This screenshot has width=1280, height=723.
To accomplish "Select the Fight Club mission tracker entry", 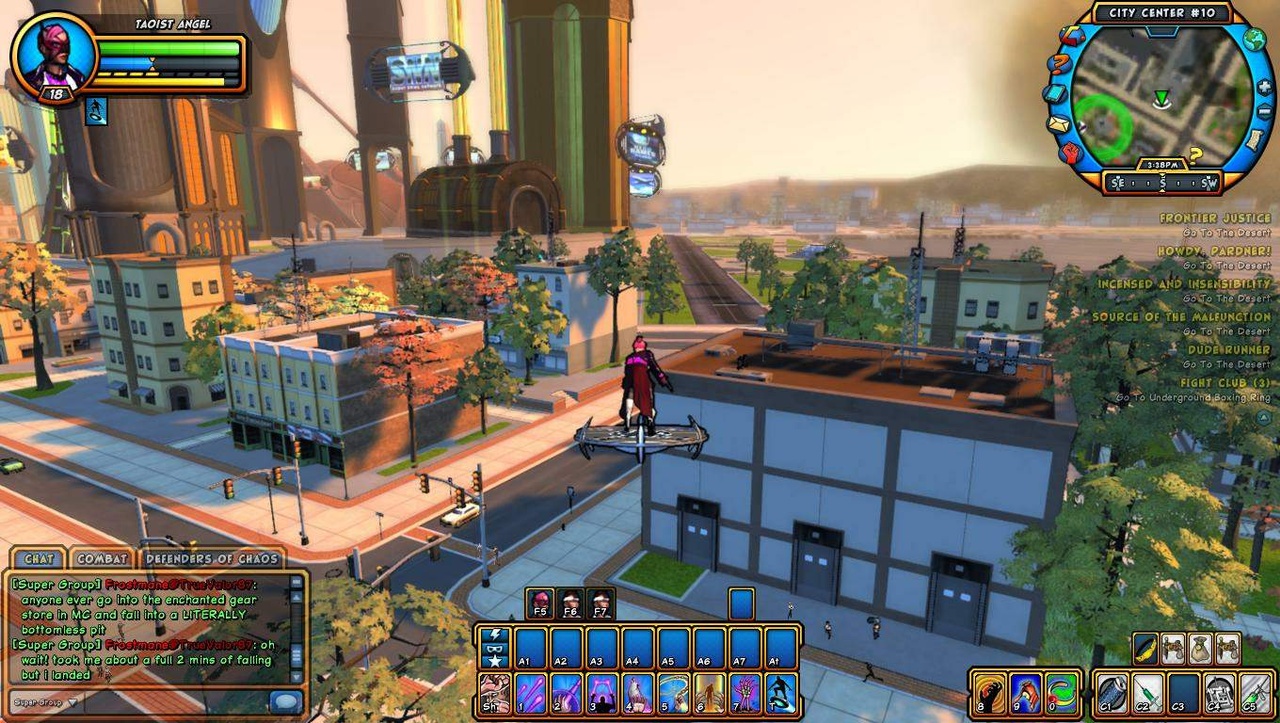I will coord(1224,383).
